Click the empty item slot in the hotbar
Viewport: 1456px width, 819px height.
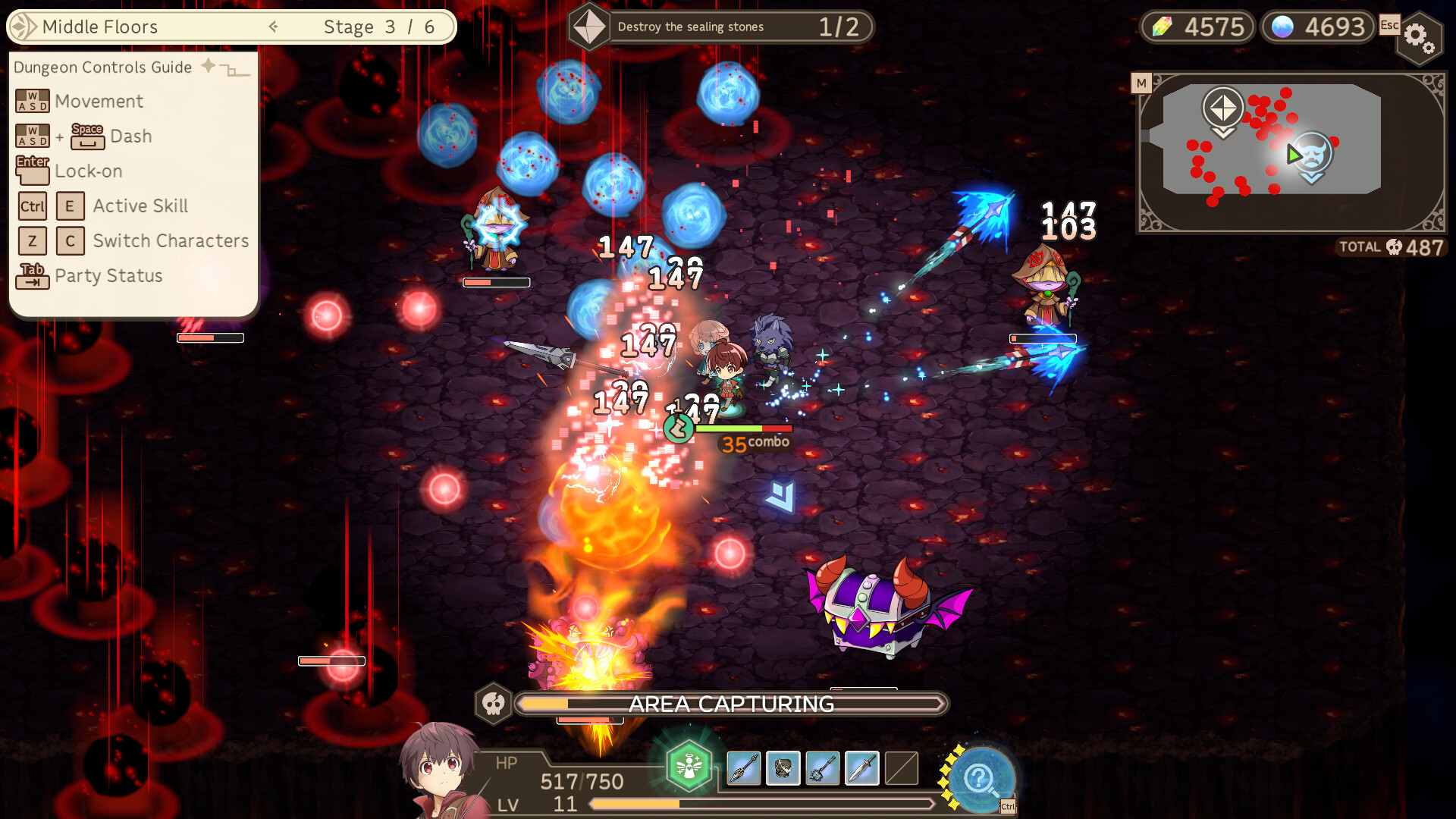pos(902,768)
